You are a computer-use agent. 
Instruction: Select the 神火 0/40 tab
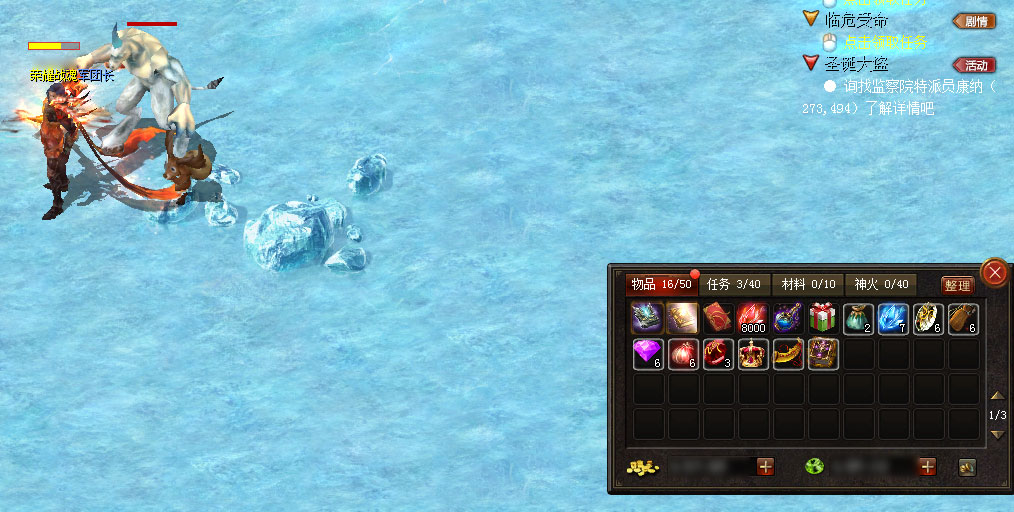pyautogui.click(x=881, y=284)
